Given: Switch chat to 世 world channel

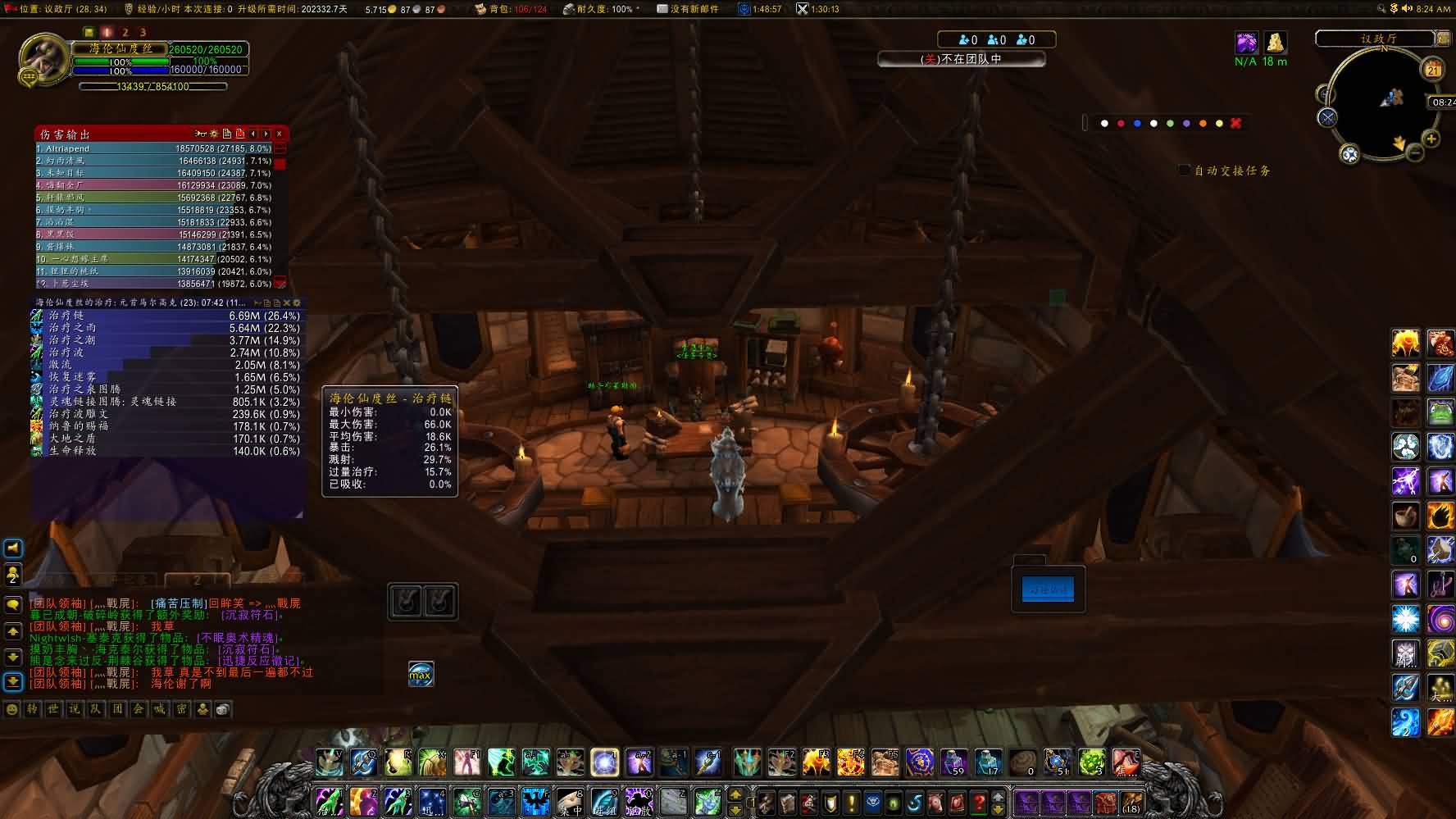Looking at the screenshot, I should [53, 709].
